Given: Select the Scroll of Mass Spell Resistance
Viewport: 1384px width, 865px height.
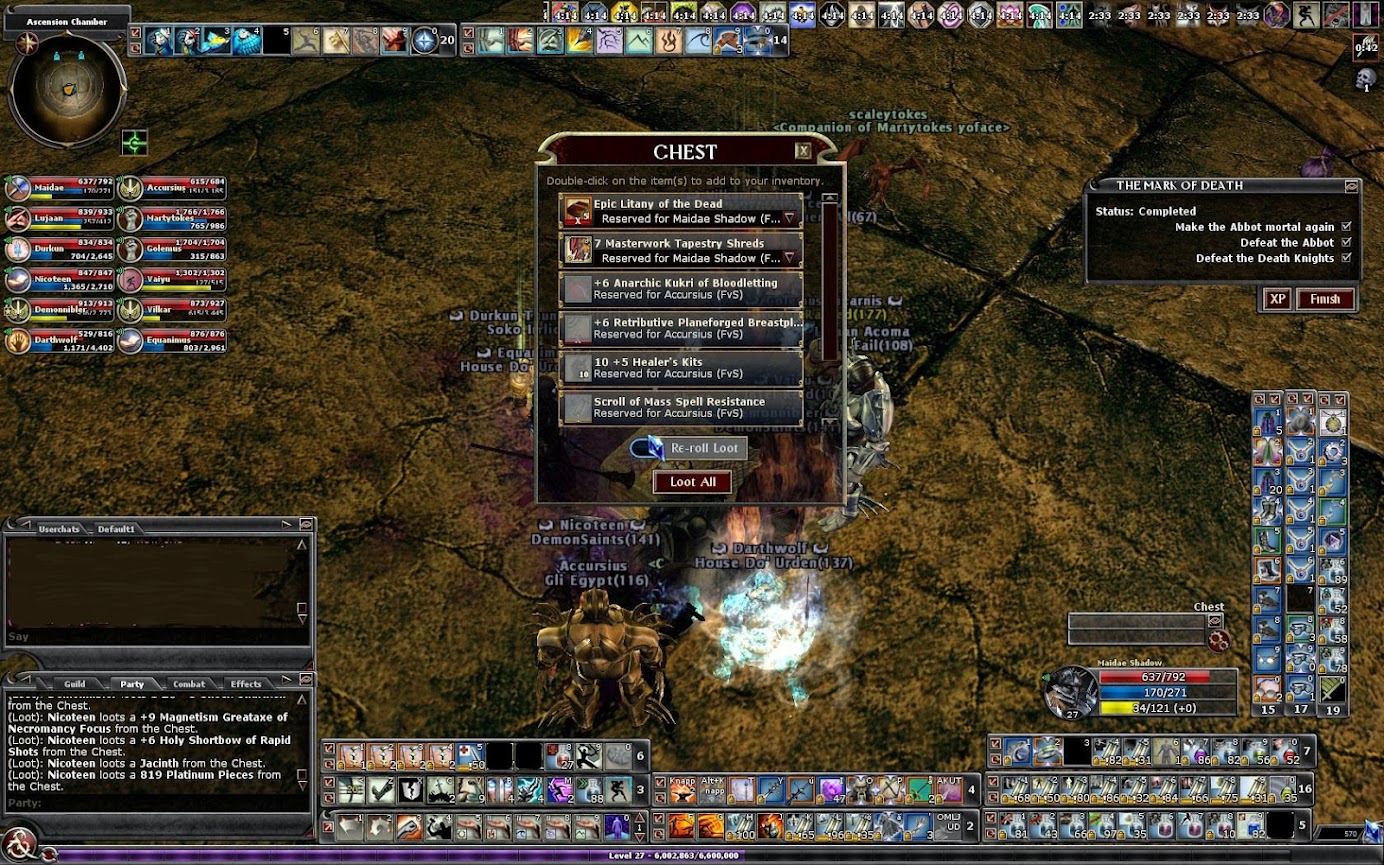Looking at the screenshot, I should coord(680,408).
